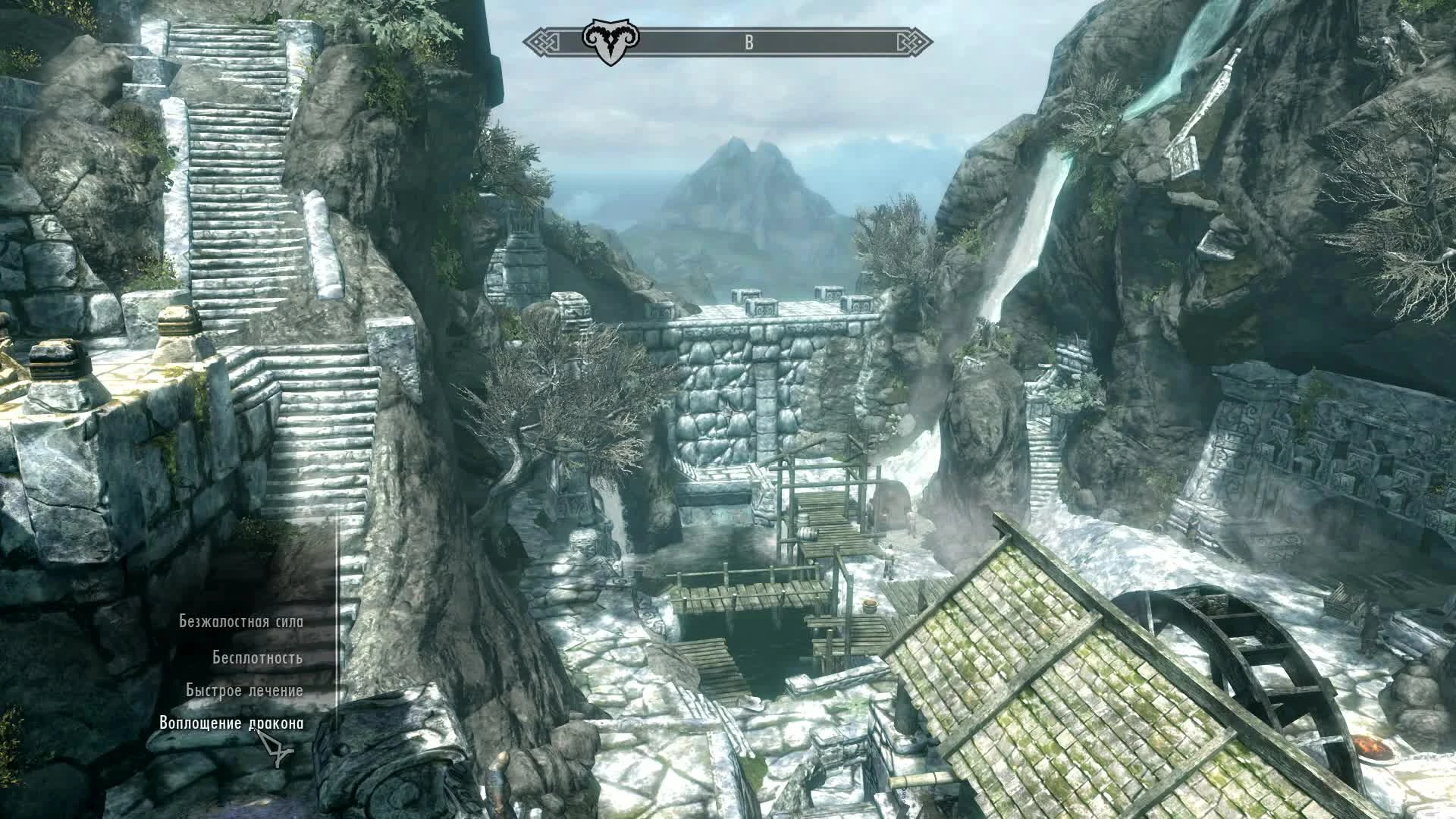Choose Быстрое лечение from the powers list
Screen dimensions: 1456x819
tap(243, 689)
